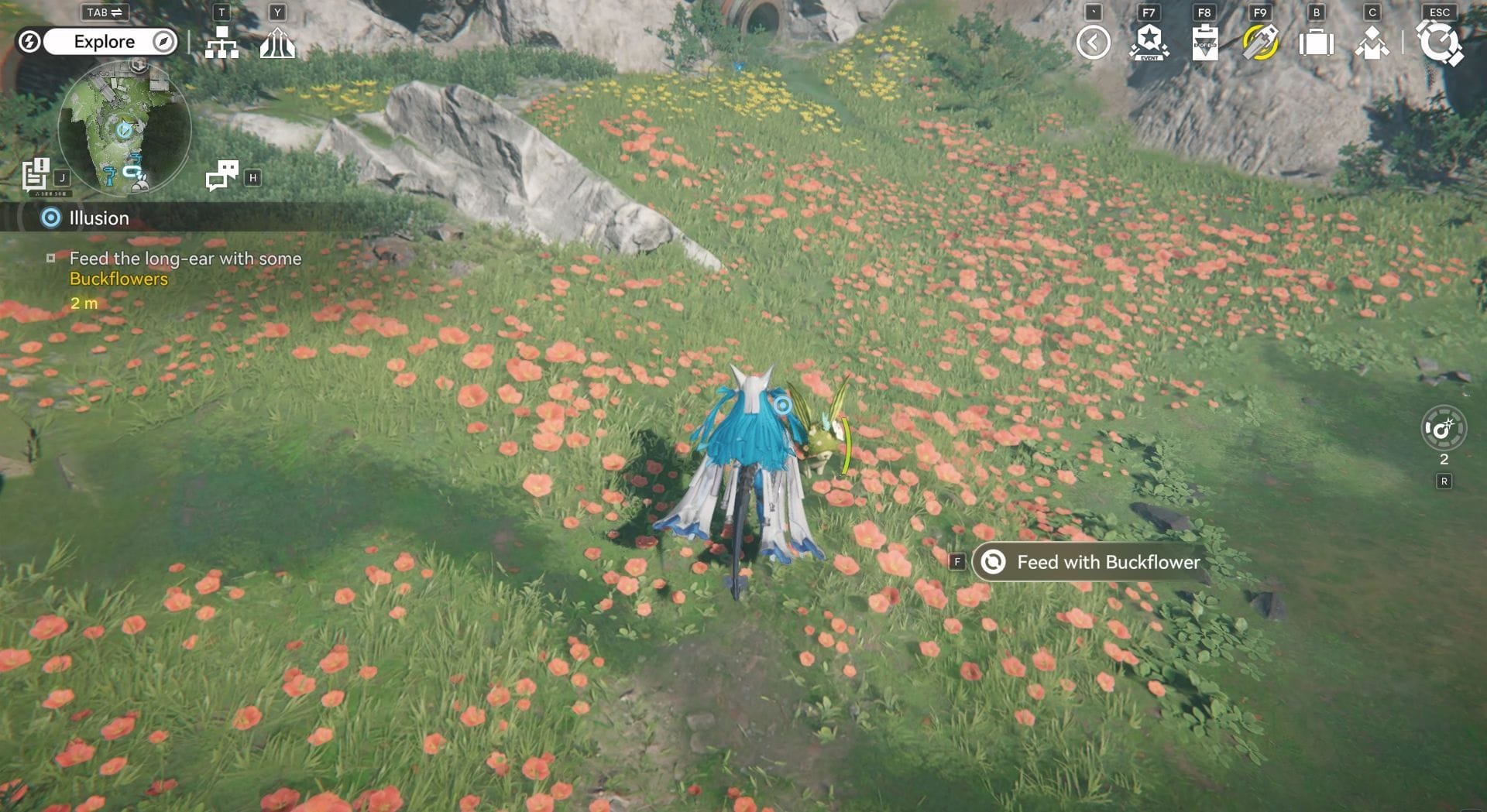Click the Explore mode switch pill
Image resolution: width=1487 pixels, height=812 pixels.
tap(105, 42)
